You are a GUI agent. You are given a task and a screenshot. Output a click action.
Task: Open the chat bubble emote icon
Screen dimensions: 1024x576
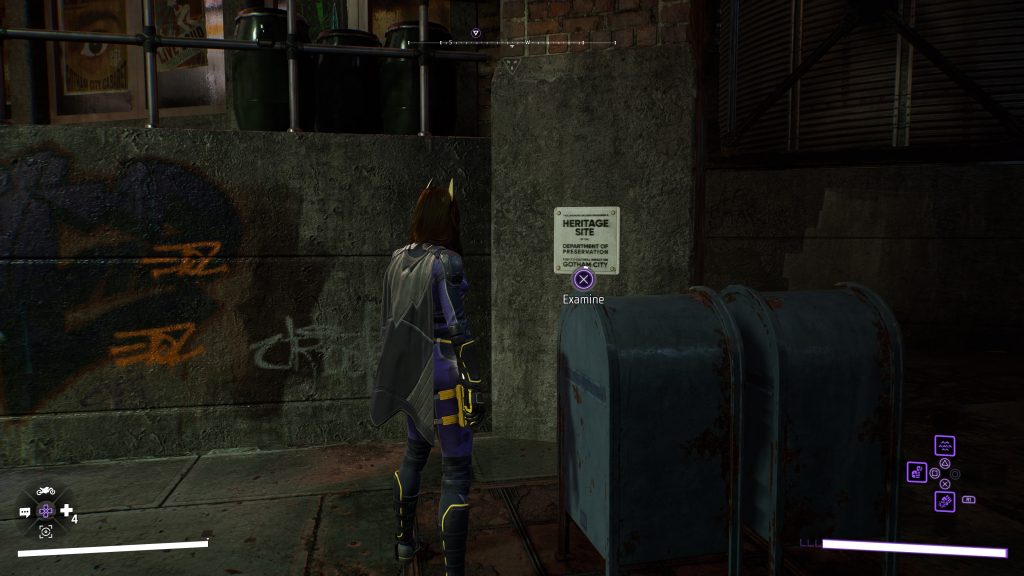click(25, 512)
